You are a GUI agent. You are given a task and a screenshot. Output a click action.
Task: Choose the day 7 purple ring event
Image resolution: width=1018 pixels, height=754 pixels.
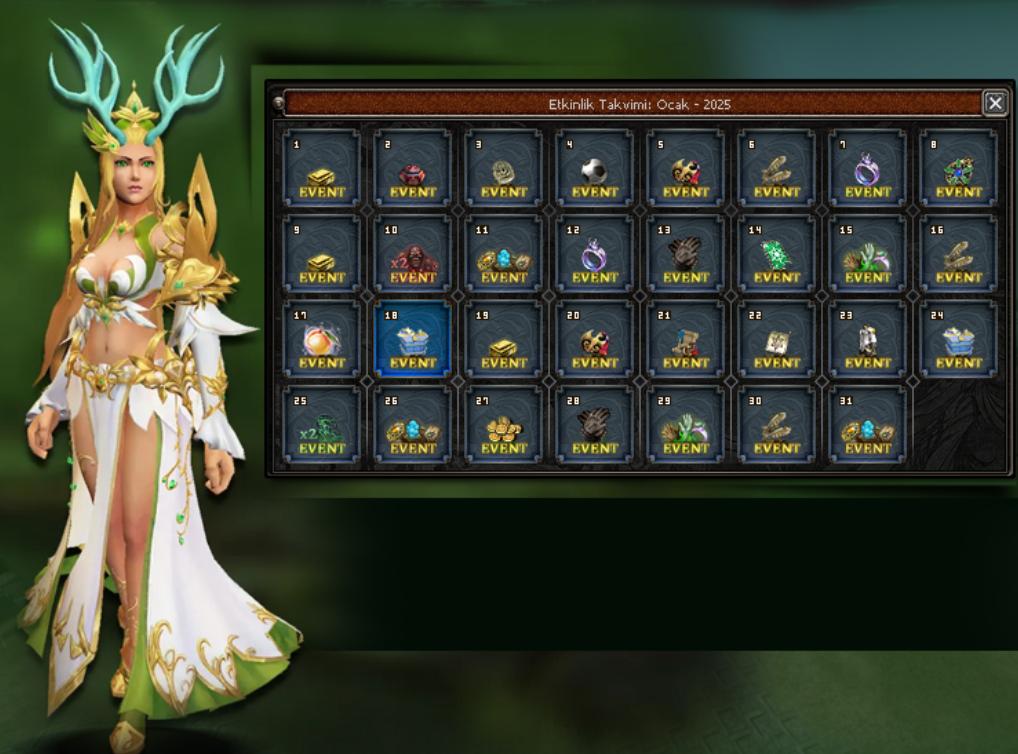point(868,169)
